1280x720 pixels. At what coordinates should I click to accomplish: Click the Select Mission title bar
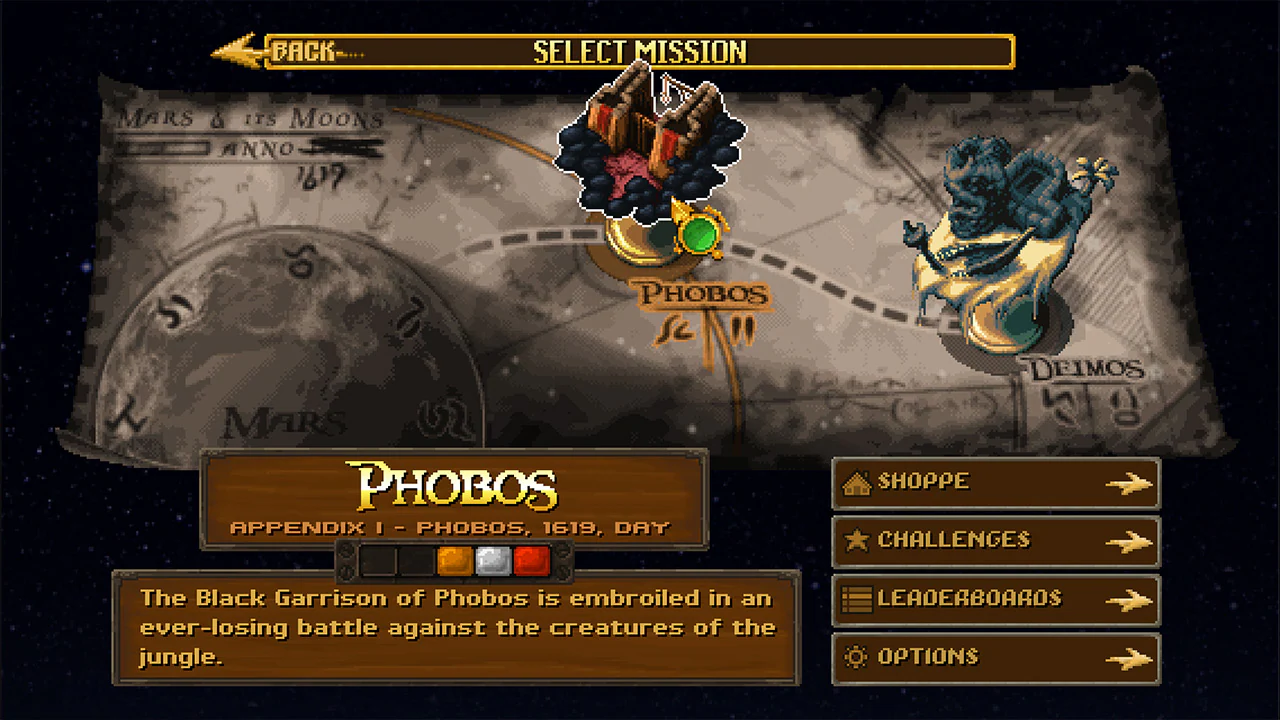point(640,51)
